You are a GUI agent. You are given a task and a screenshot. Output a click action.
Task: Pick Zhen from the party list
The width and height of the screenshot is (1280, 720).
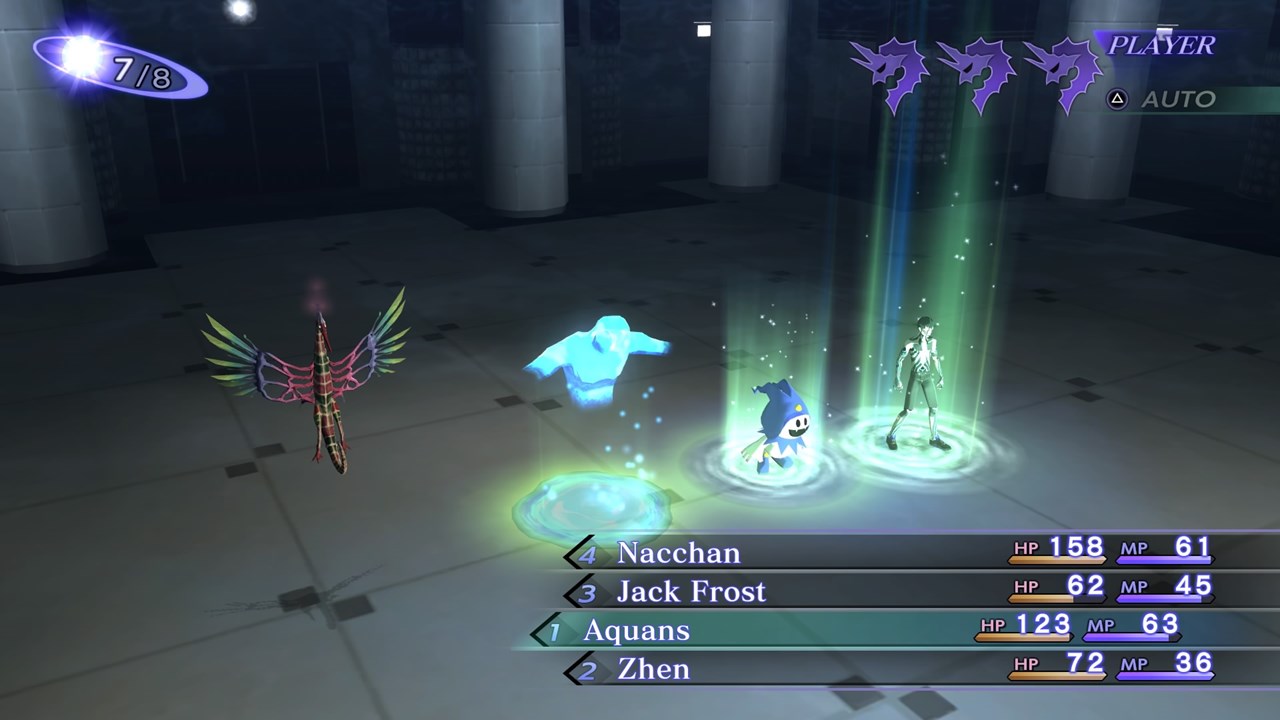(x=654, y=668)
